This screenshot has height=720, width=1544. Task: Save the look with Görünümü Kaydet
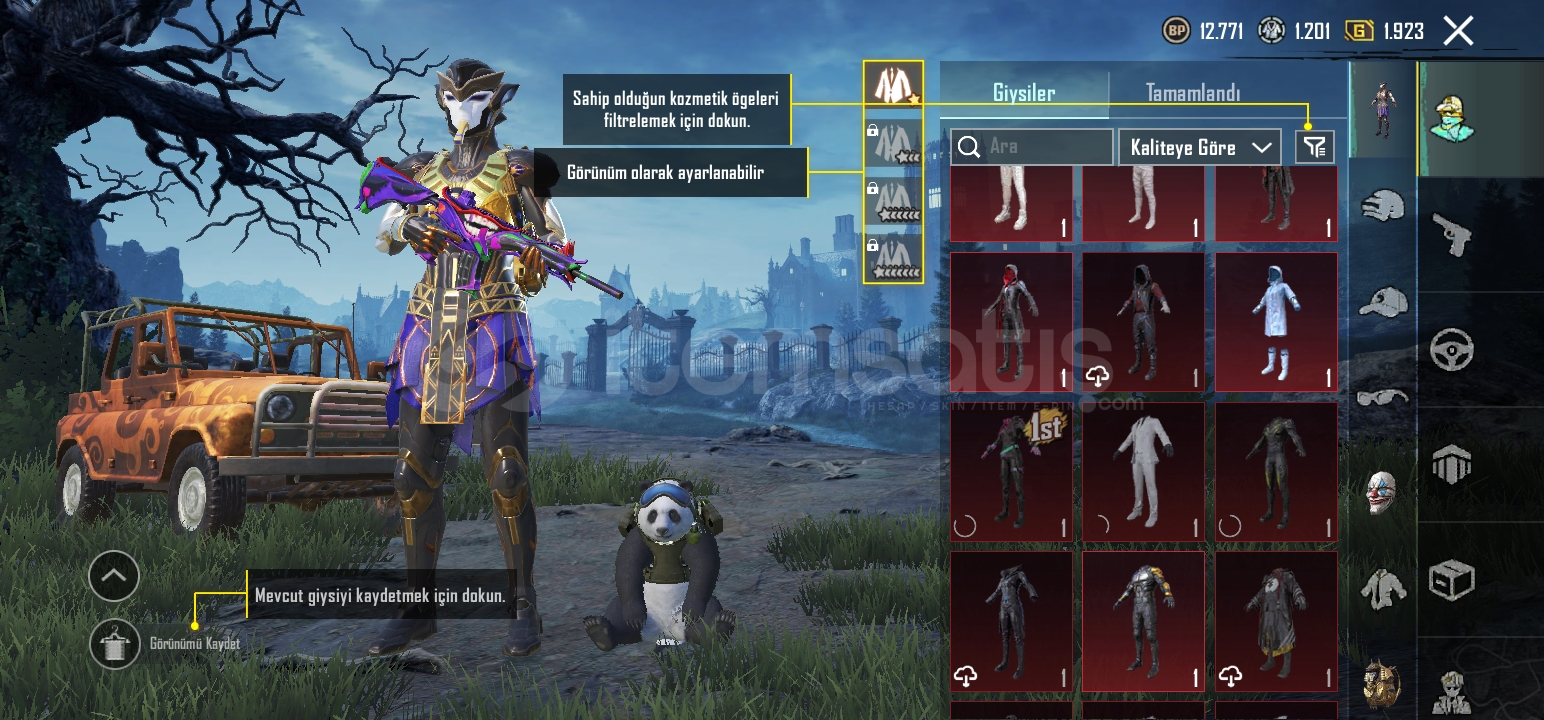click(x=115, y=644)
